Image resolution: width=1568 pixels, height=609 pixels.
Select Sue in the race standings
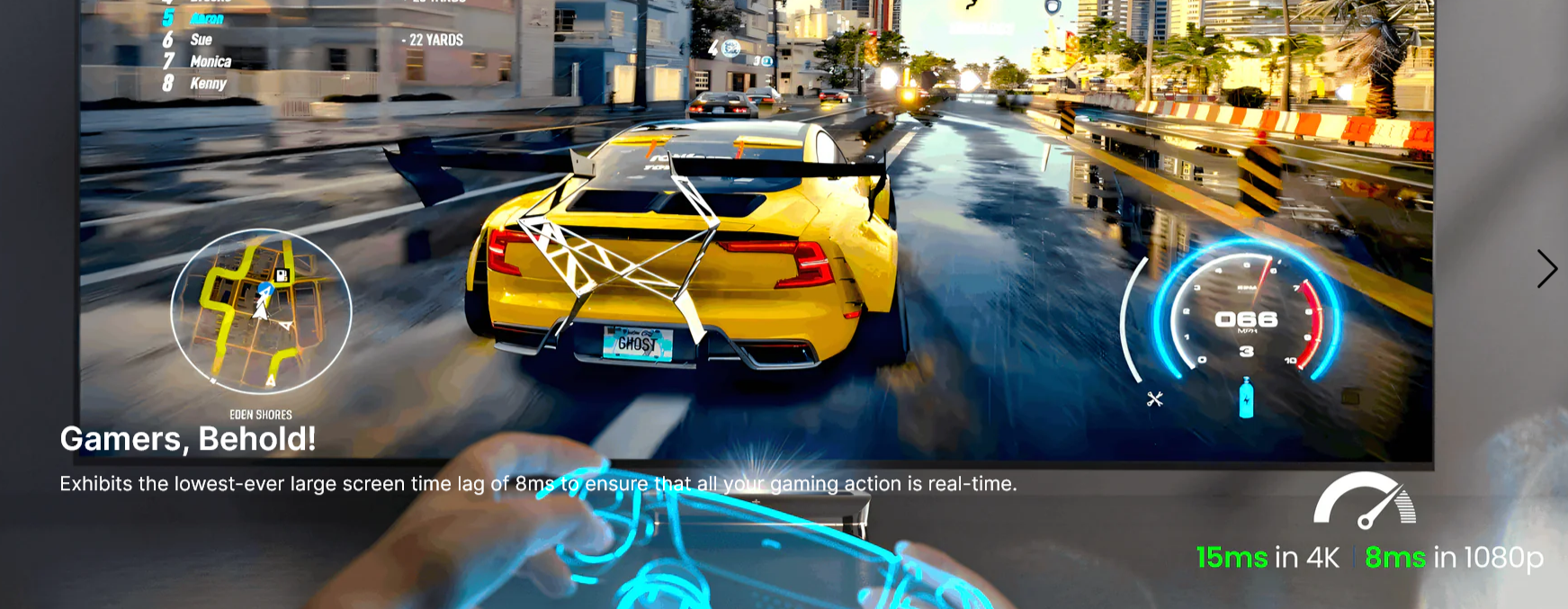click(x=201, y=40)
